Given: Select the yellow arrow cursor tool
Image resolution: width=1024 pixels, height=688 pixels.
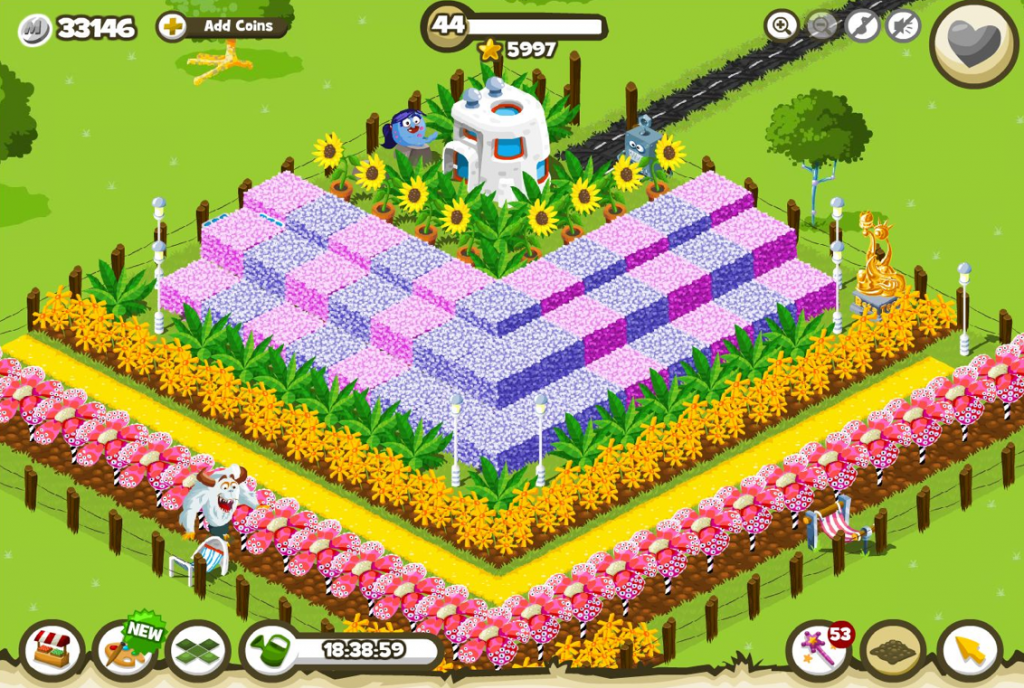Looking at the screenshot, I should tap(968, 652).
